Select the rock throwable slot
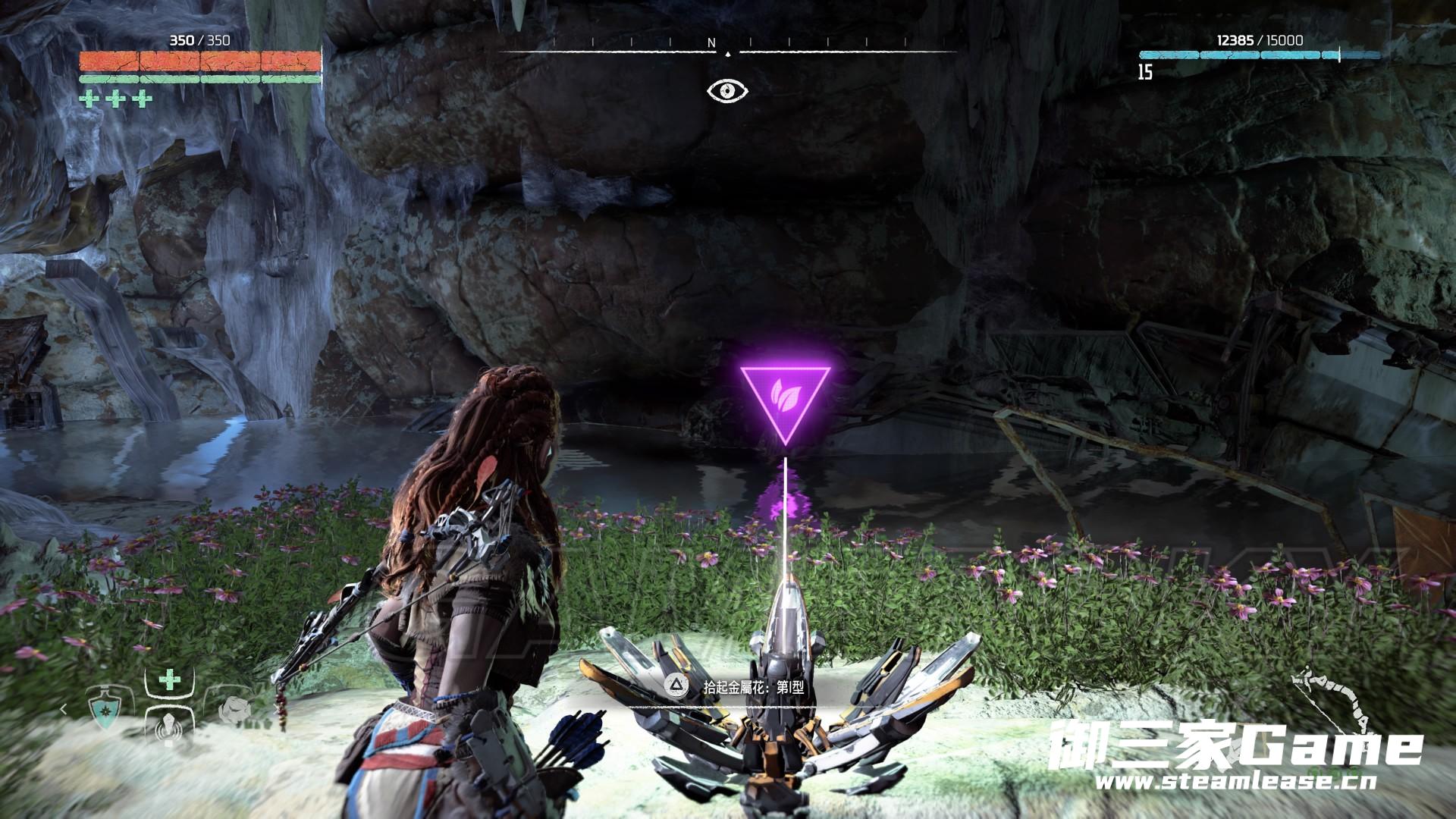The image size is (1456, 819). (x=233, y=710)
